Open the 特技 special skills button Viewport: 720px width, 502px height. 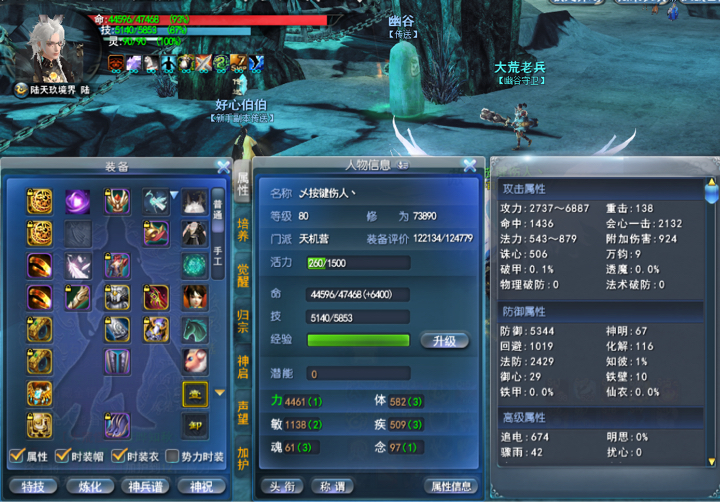(32, 486)
